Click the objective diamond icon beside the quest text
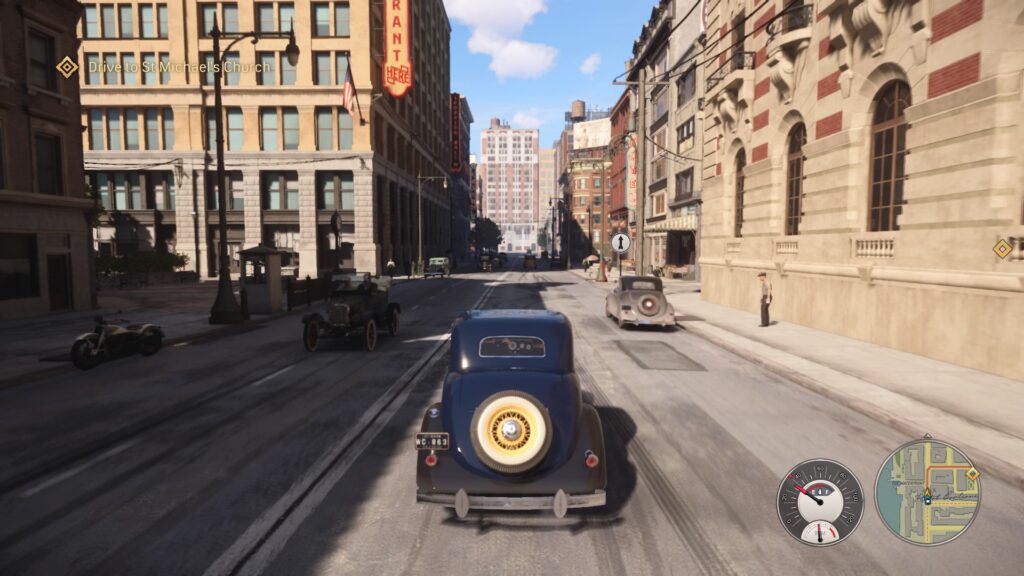 [x=67, y=67]
